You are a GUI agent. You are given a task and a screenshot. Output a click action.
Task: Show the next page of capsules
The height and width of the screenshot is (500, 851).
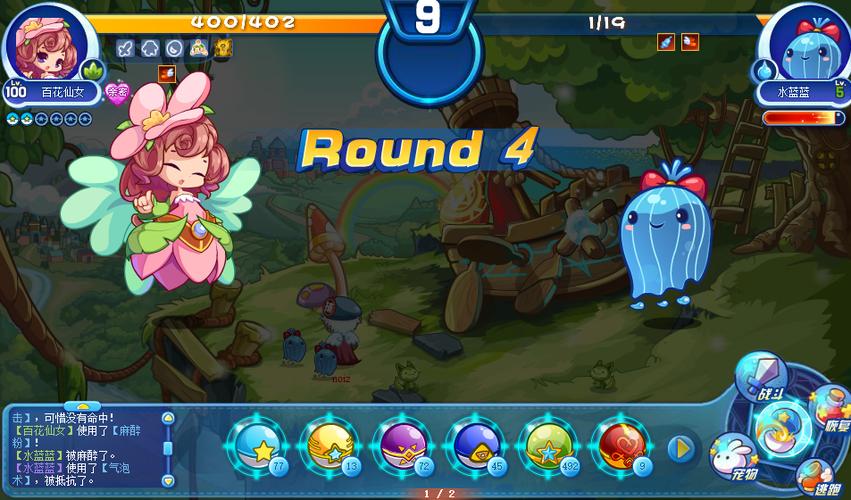[682, 448]
